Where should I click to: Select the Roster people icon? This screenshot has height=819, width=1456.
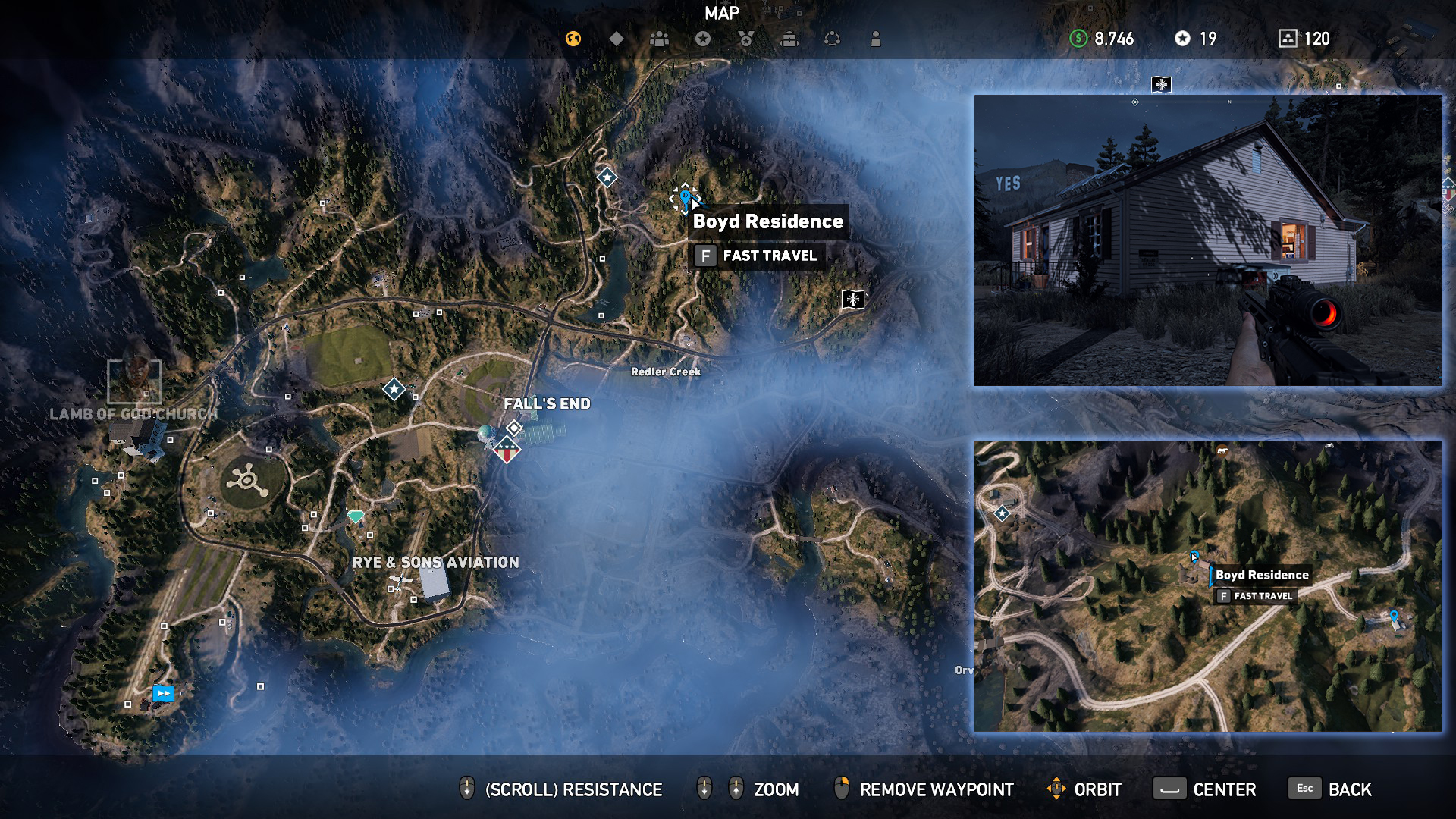[x=658, y=38]
